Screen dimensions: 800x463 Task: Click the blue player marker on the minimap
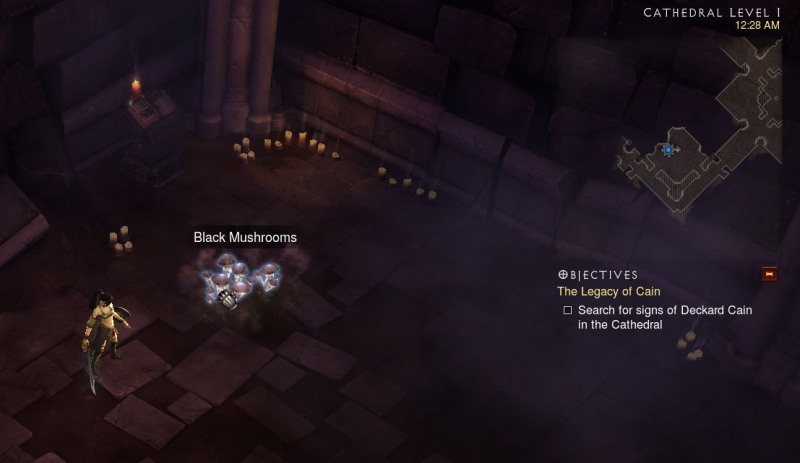(x=668, y=150)
